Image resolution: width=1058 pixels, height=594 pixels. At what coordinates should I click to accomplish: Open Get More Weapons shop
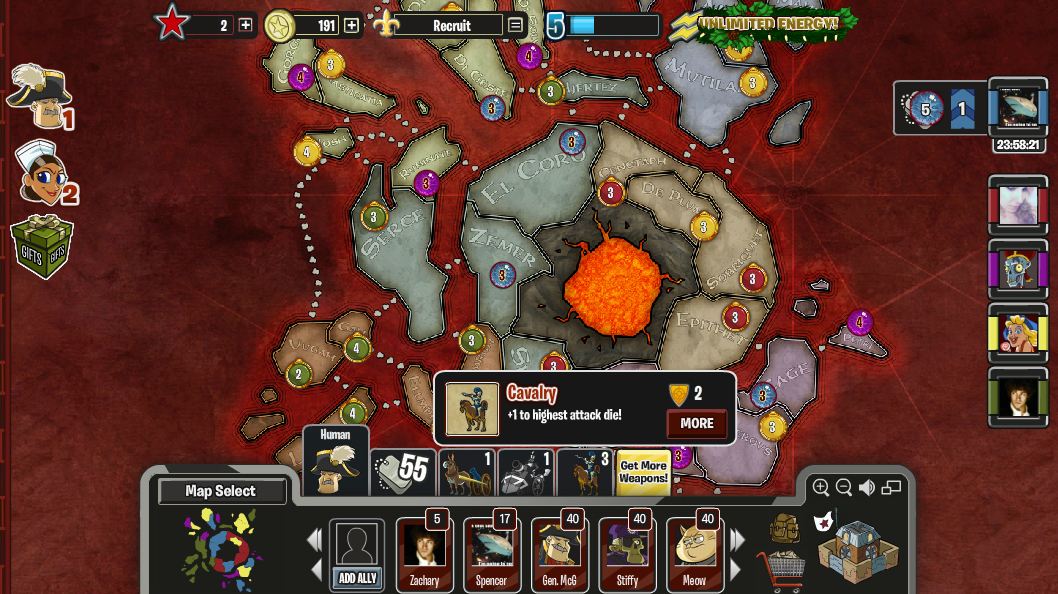(x=643, y=472)
